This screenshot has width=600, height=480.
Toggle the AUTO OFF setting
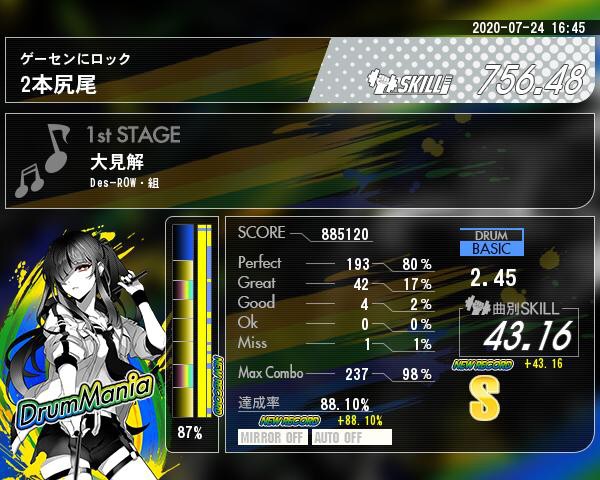click(x=351, y=437)
